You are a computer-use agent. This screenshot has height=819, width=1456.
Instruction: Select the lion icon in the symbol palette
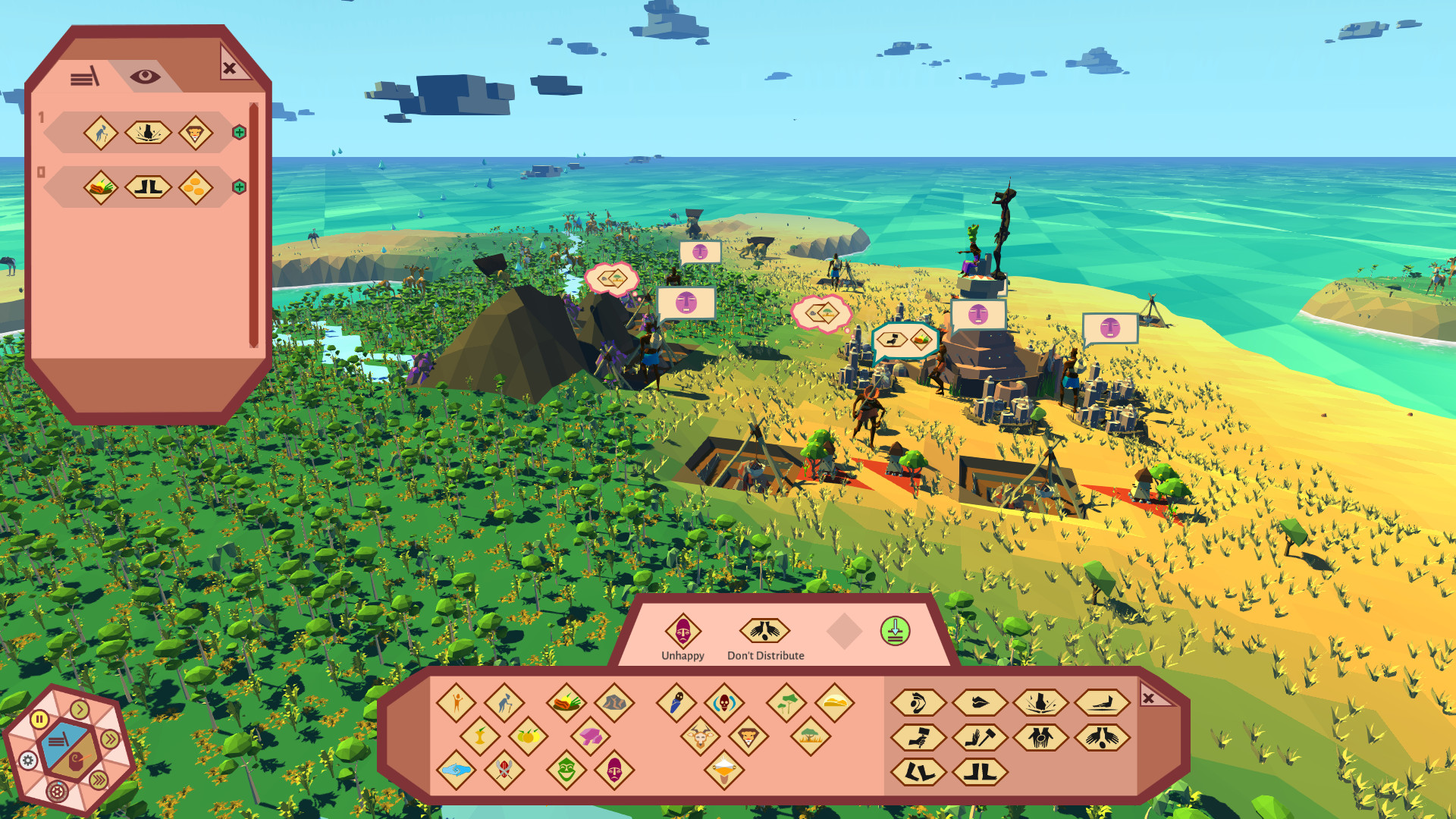(748, 736)
